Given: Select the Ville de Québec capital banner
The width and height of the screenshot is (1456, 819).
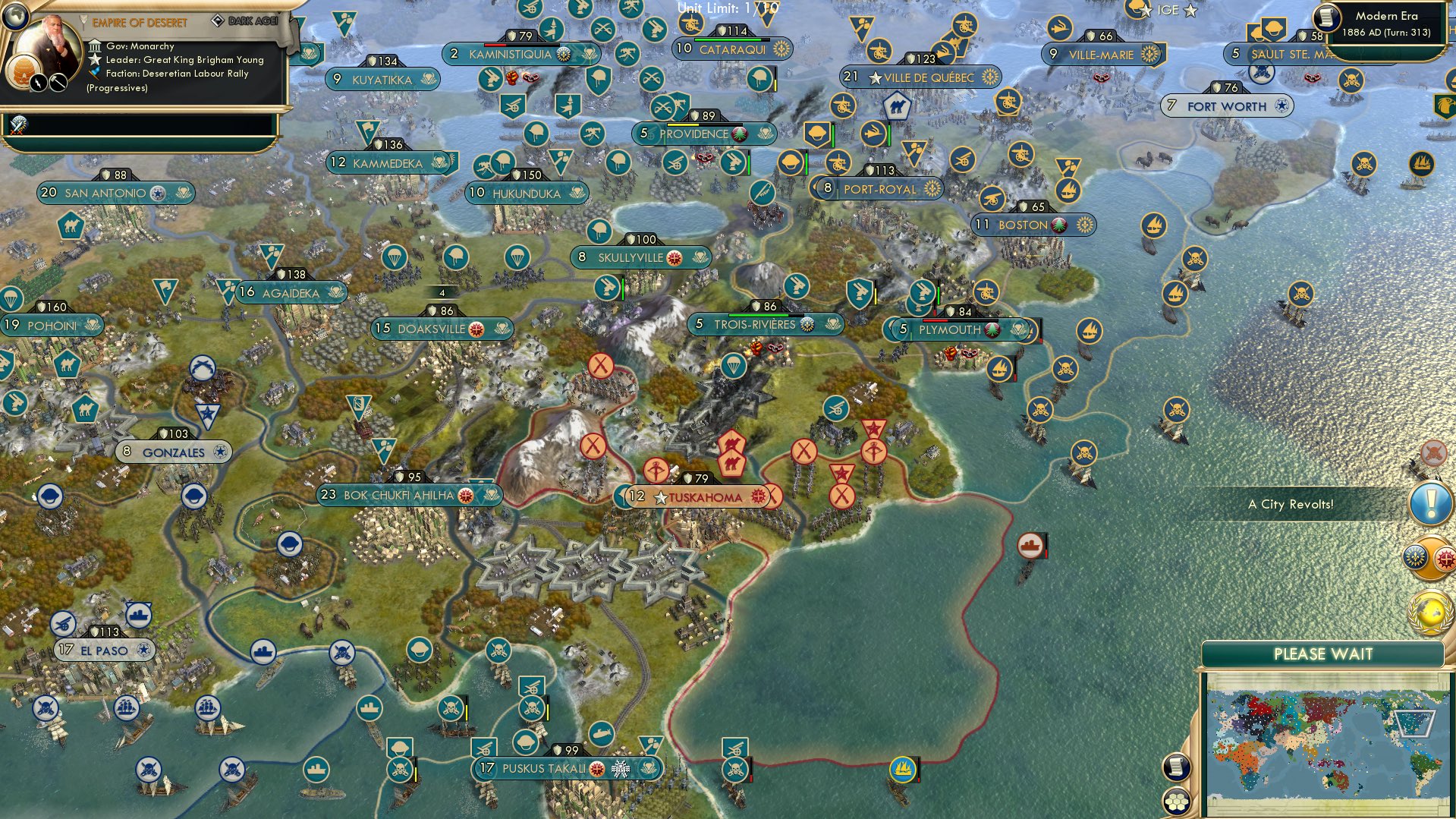Looking at the screenshot, I should (x=918, y=77).
